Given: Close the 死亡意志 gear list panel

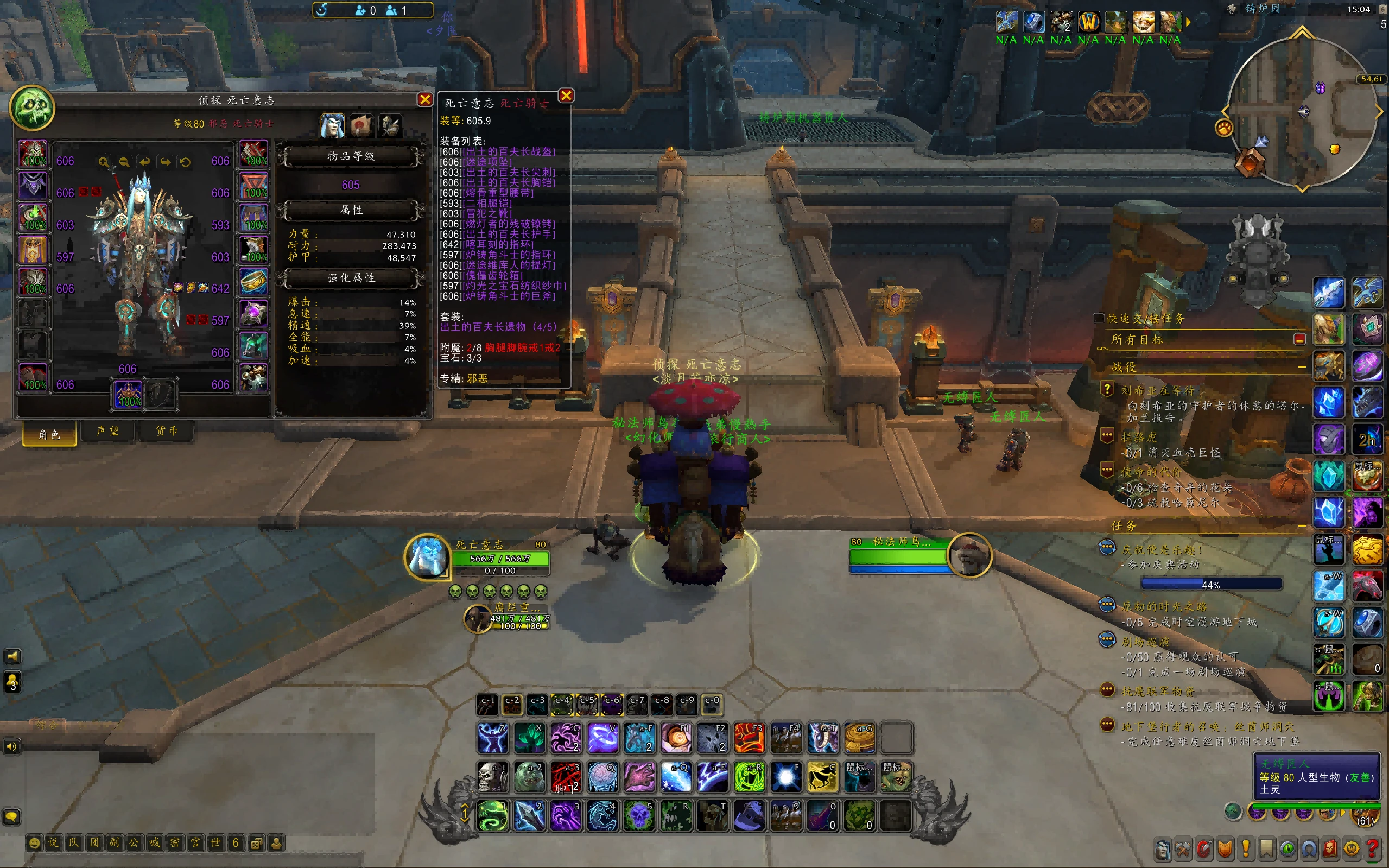Looking at the screenshot, I should click(x=566, y=96).
